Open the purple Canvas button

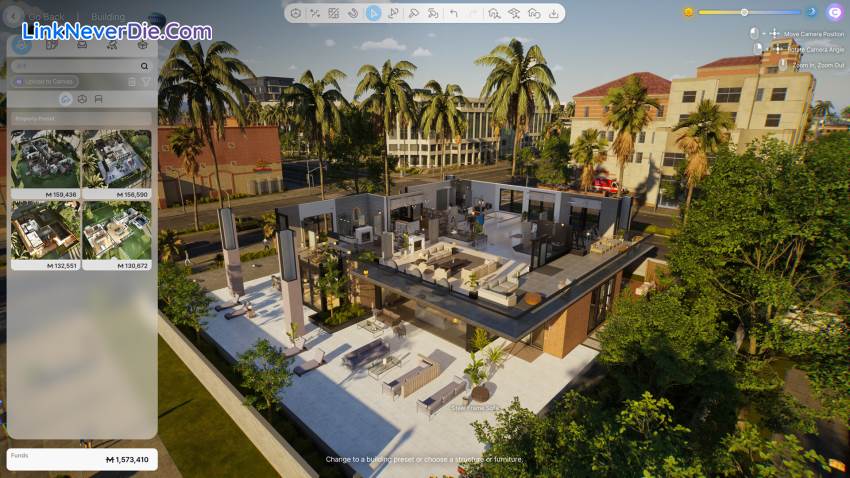[835, 12]
